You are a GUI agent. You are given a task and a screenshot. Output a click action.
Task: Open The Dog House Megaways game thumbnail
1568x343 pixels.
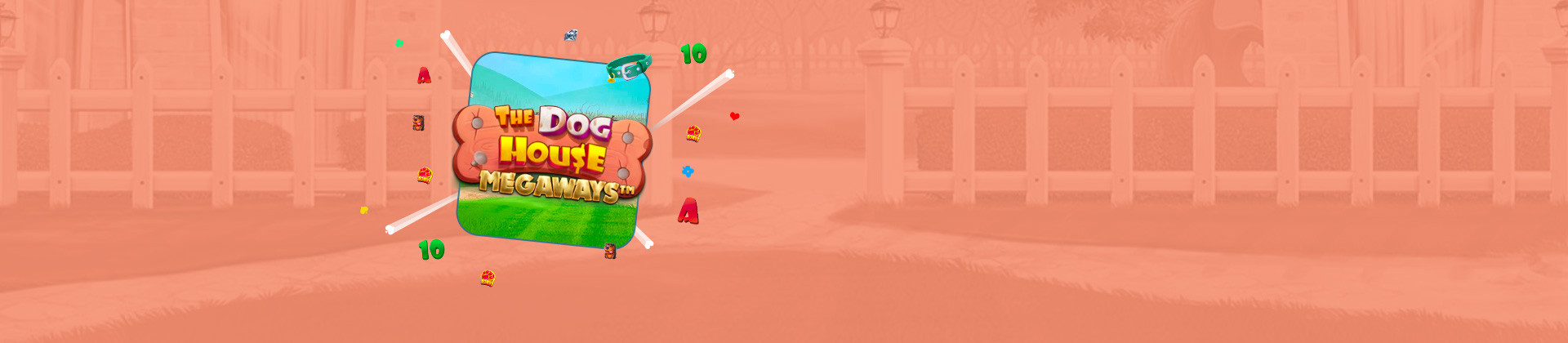coord(550,151)
